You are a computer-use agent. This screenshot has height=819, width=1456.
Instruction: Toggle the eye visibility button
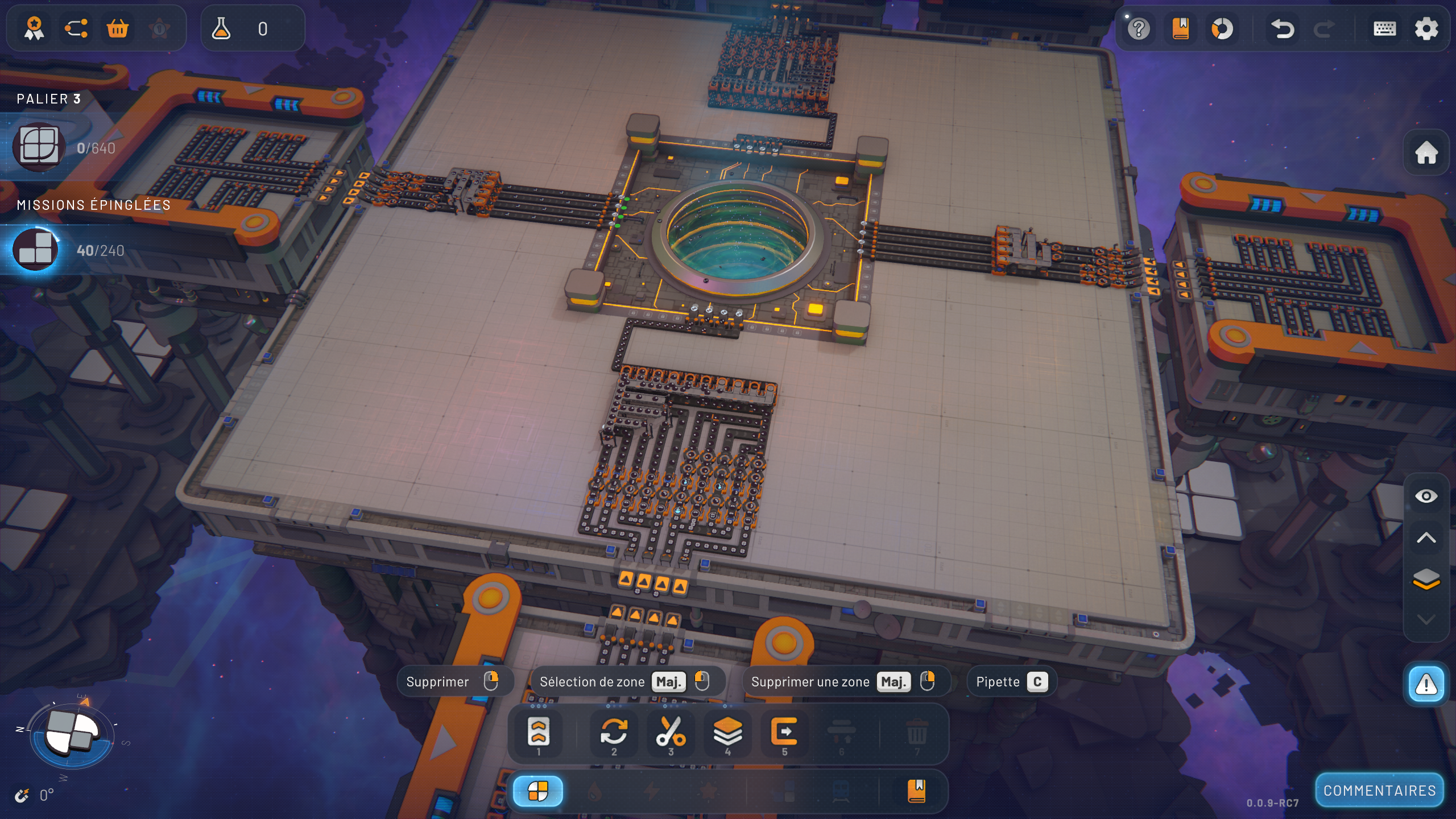tap(1426, 497)
